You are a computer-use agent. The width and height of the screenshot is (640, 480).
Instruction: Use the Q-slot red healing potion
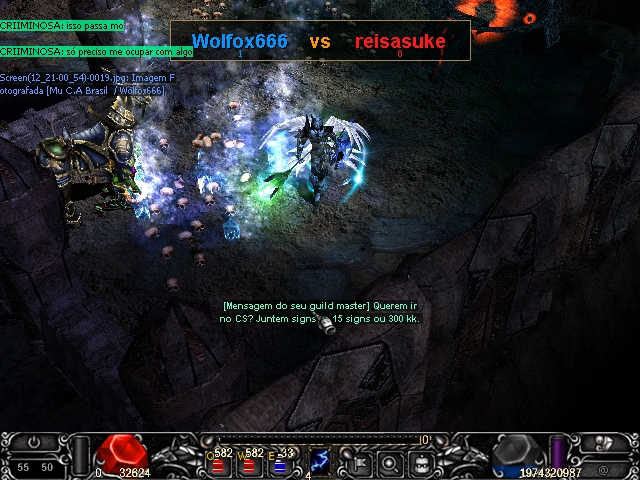tap(216, 464)
